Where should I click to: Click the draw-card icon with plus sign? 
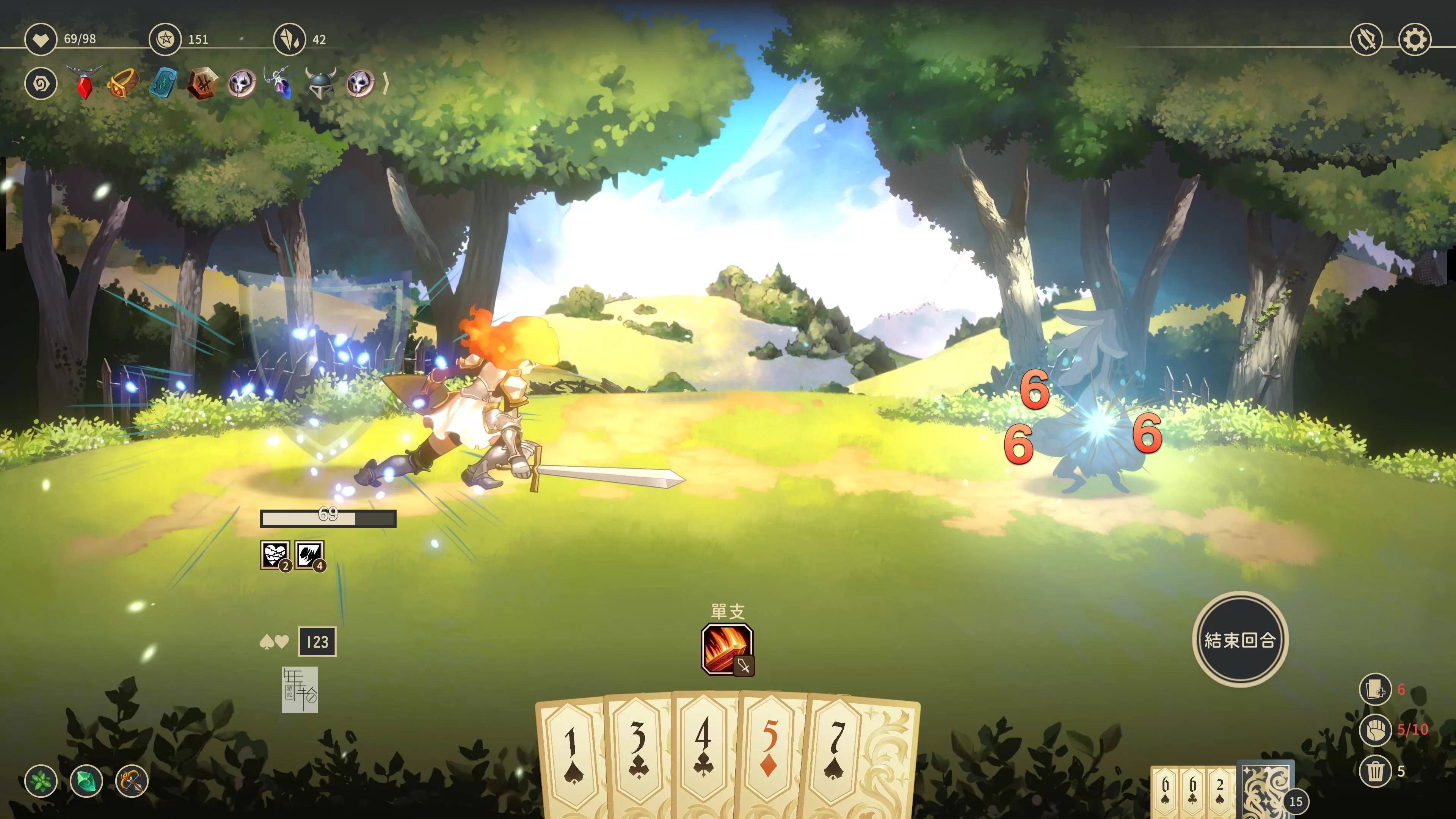tap(1375, 690)
